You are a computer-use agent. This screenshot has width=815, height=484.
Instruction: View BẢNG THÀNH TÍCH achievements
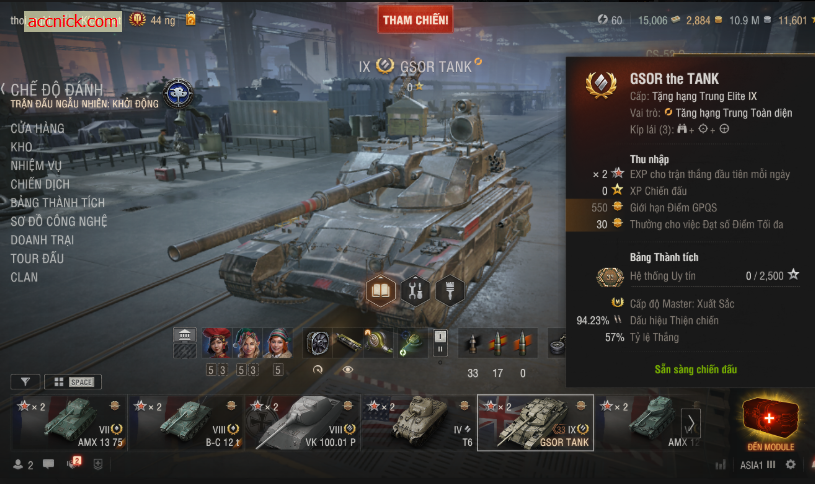click(x=57, y=203)
